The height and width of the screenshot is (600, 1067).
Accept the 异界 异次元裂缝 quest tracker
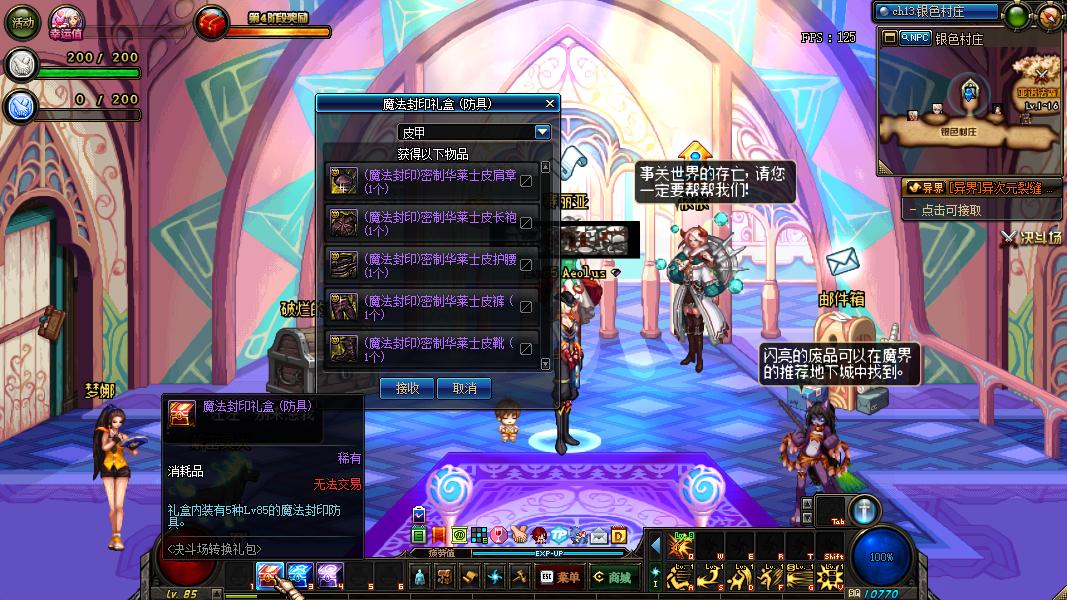pos(980,187)
